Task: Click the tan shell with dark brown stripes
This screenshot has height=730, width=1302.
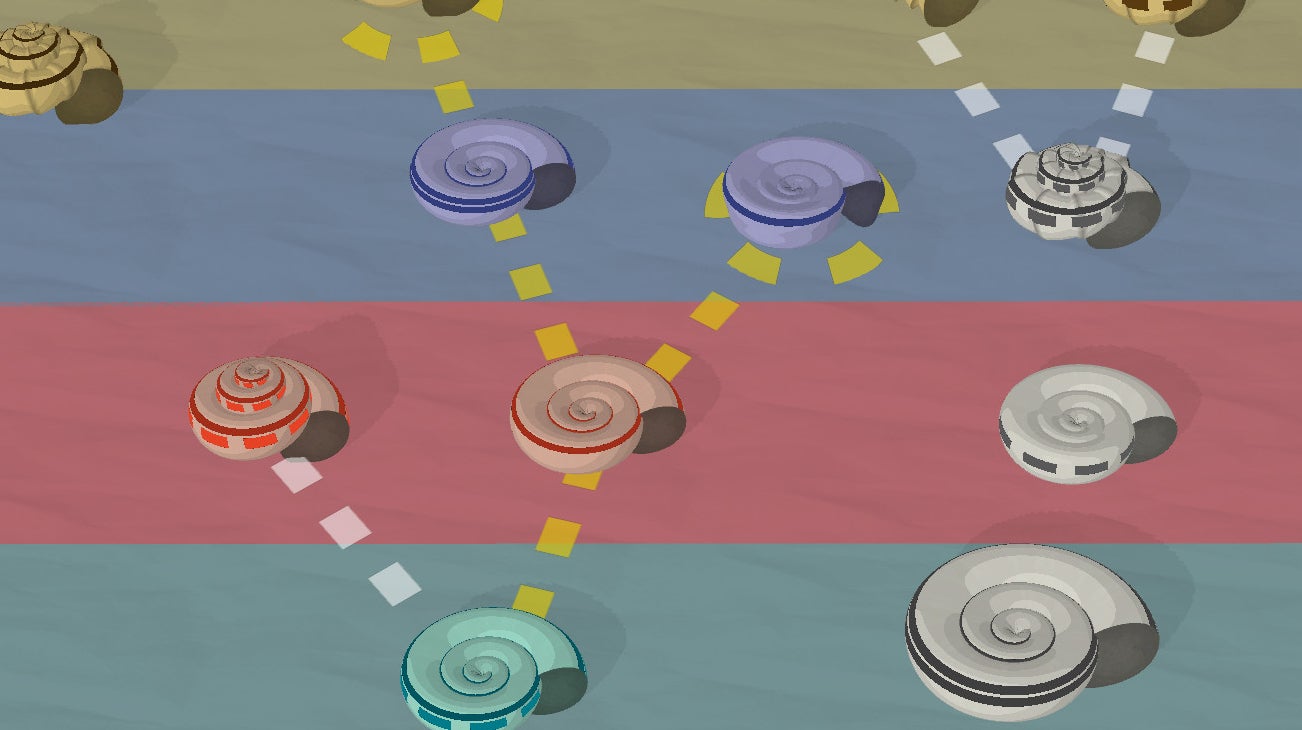Action: 50,68
